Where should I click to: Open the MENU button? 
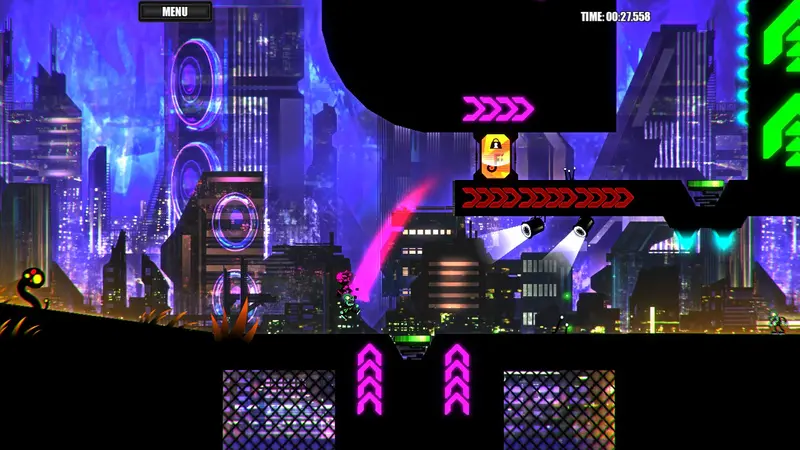[x=175, y=12]
